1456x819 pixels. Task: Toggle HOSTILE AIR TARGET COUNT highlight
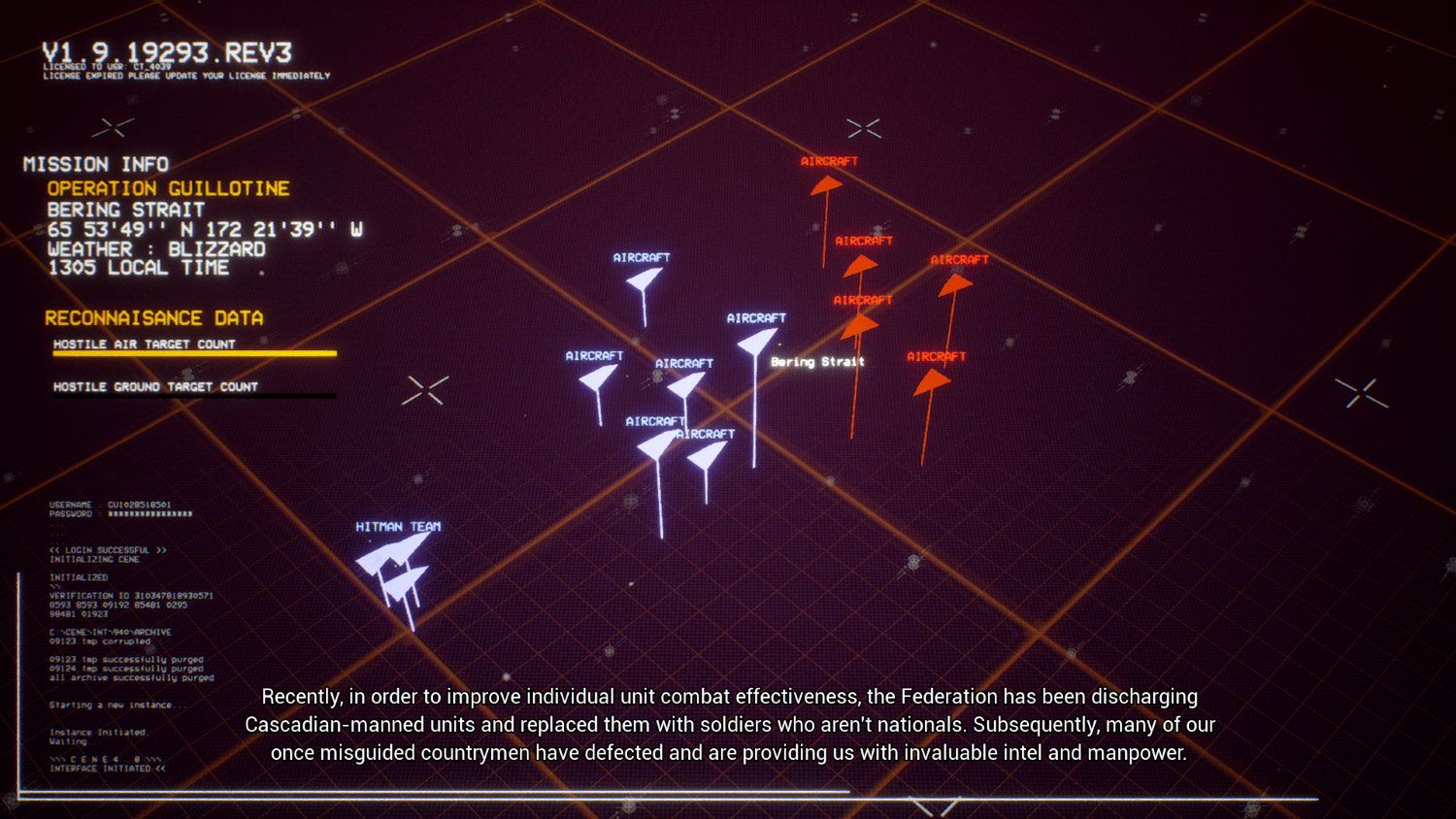(146, 344)
